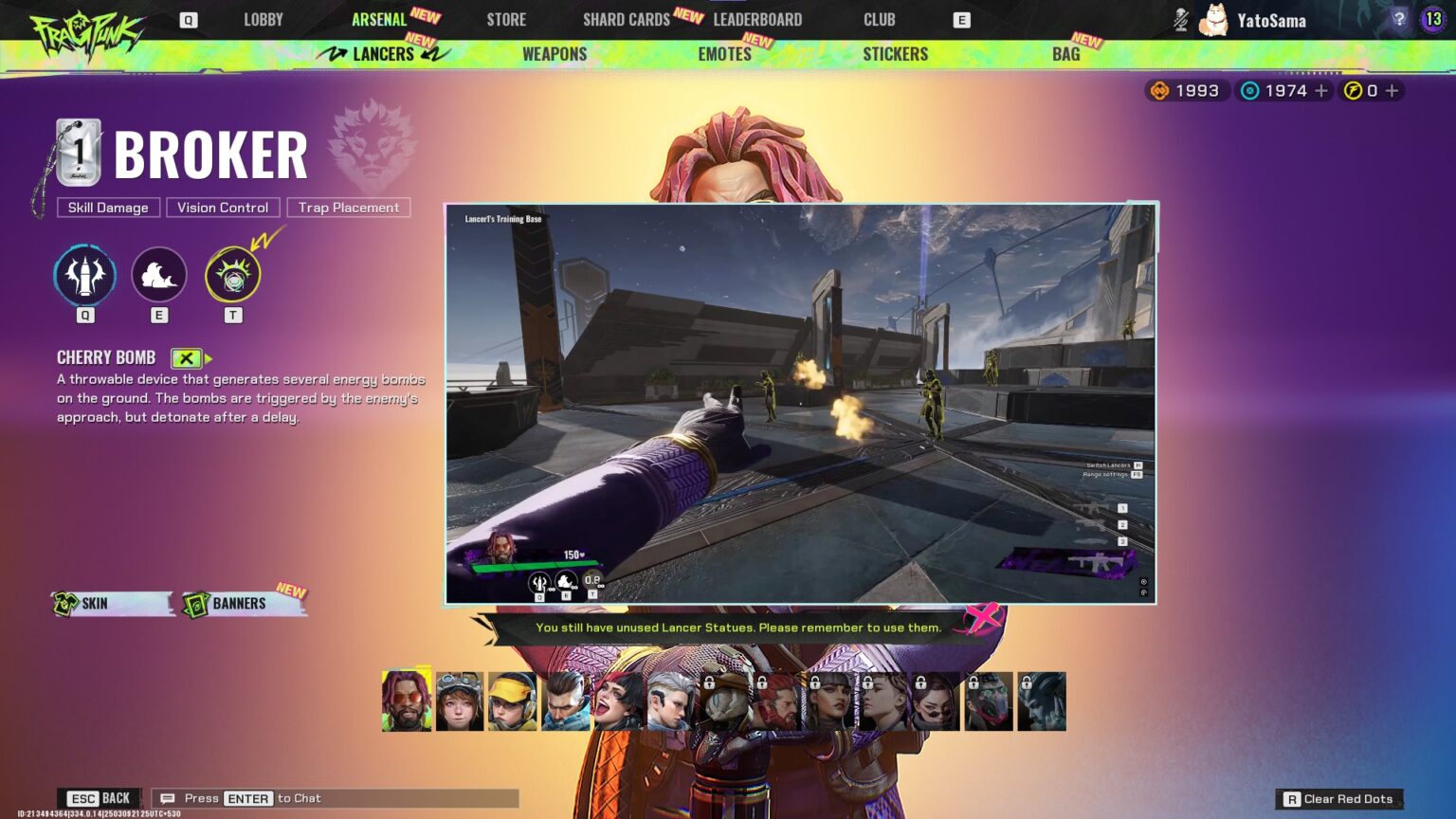Open the LEADERBOARD page
The height and width of the screenshot is (819, 1456).
click(757, 18)
